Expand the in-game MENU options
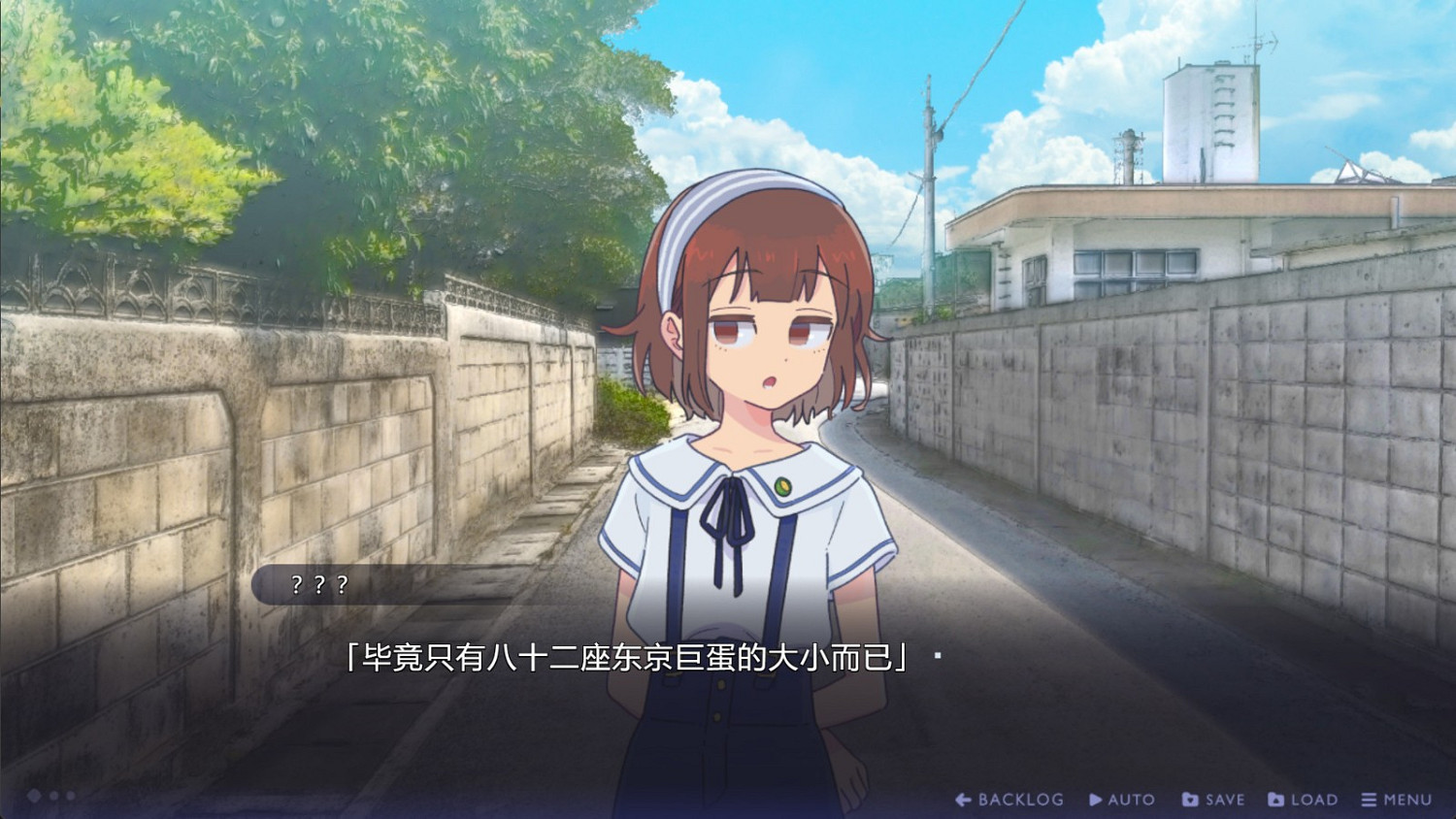This screenshot has height=819, width=1456. pyautogui.click(x=1400, y=799)
